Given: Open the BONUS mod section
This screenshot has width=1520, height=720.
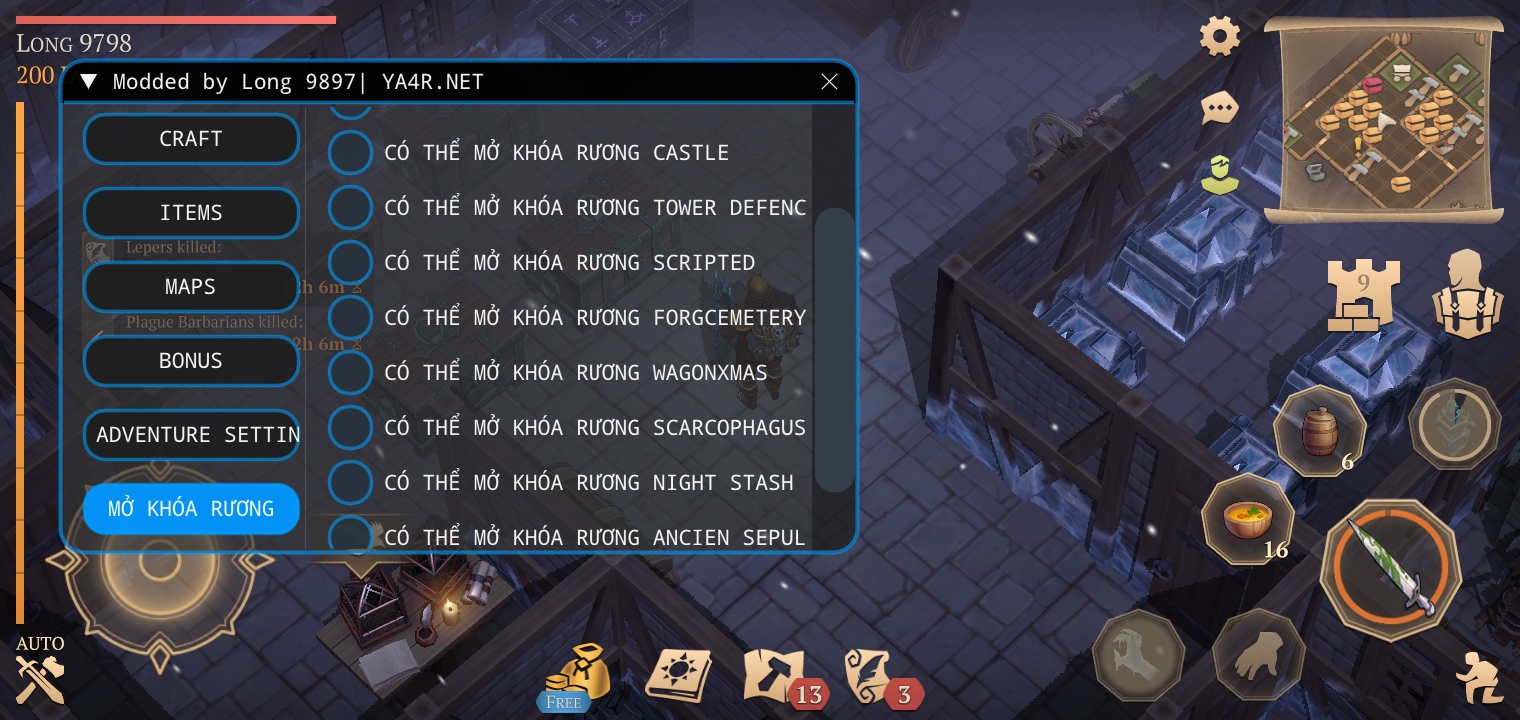Looking at the screenshot, I should [x=191, y=361].
